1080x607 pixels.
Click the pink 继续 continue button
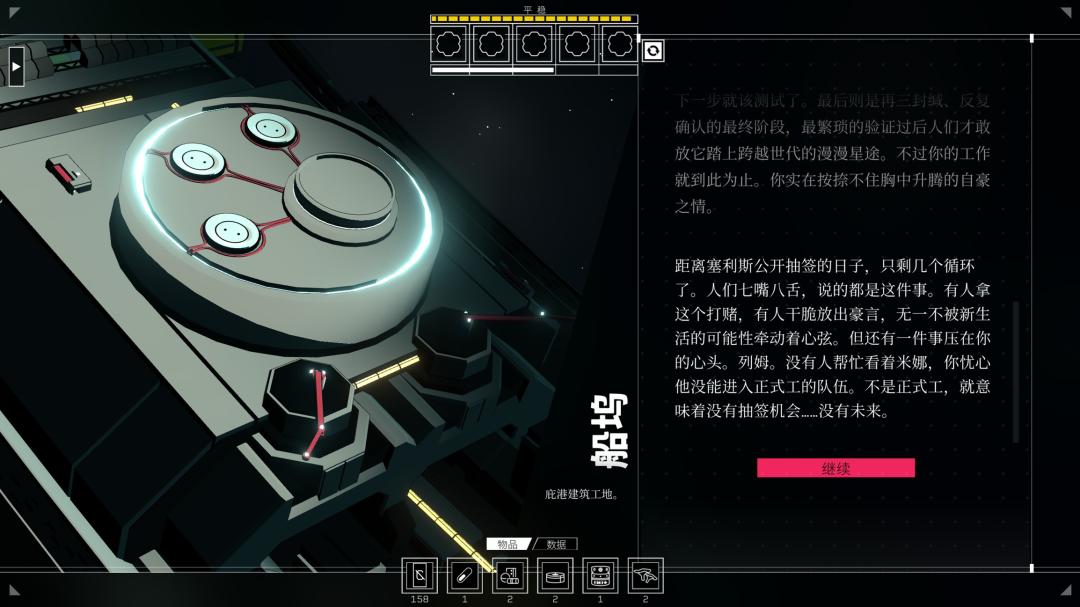pyautogui.click(x=835, y=468)
